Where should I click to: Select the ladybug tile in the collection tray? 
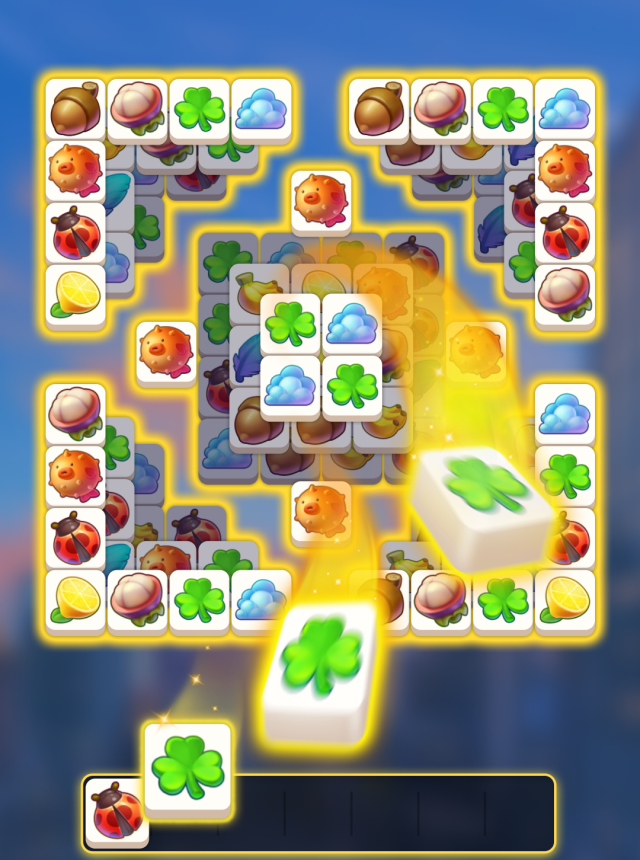point(116,812)
